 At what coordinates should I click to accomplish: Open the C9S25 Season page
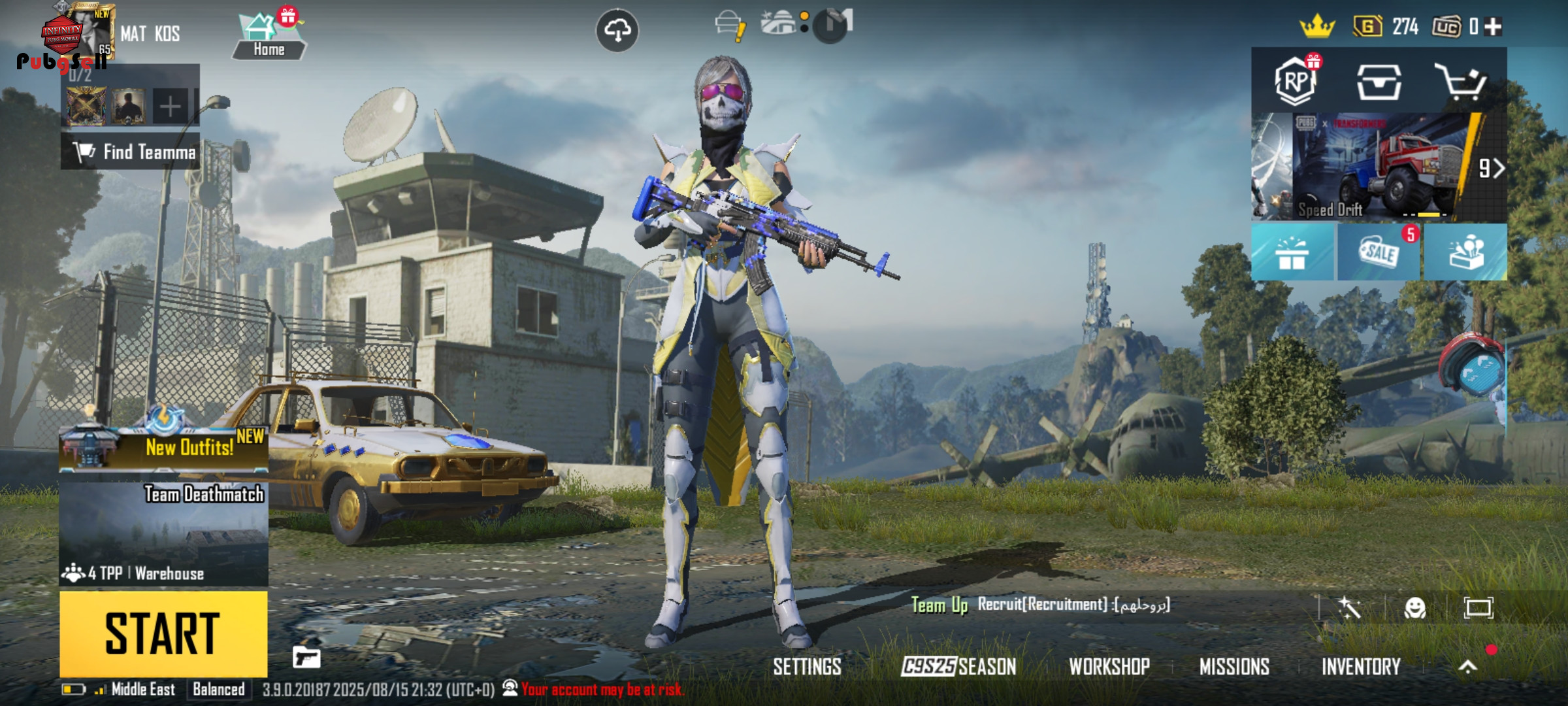pyautogui.click(x=958, y=667)
